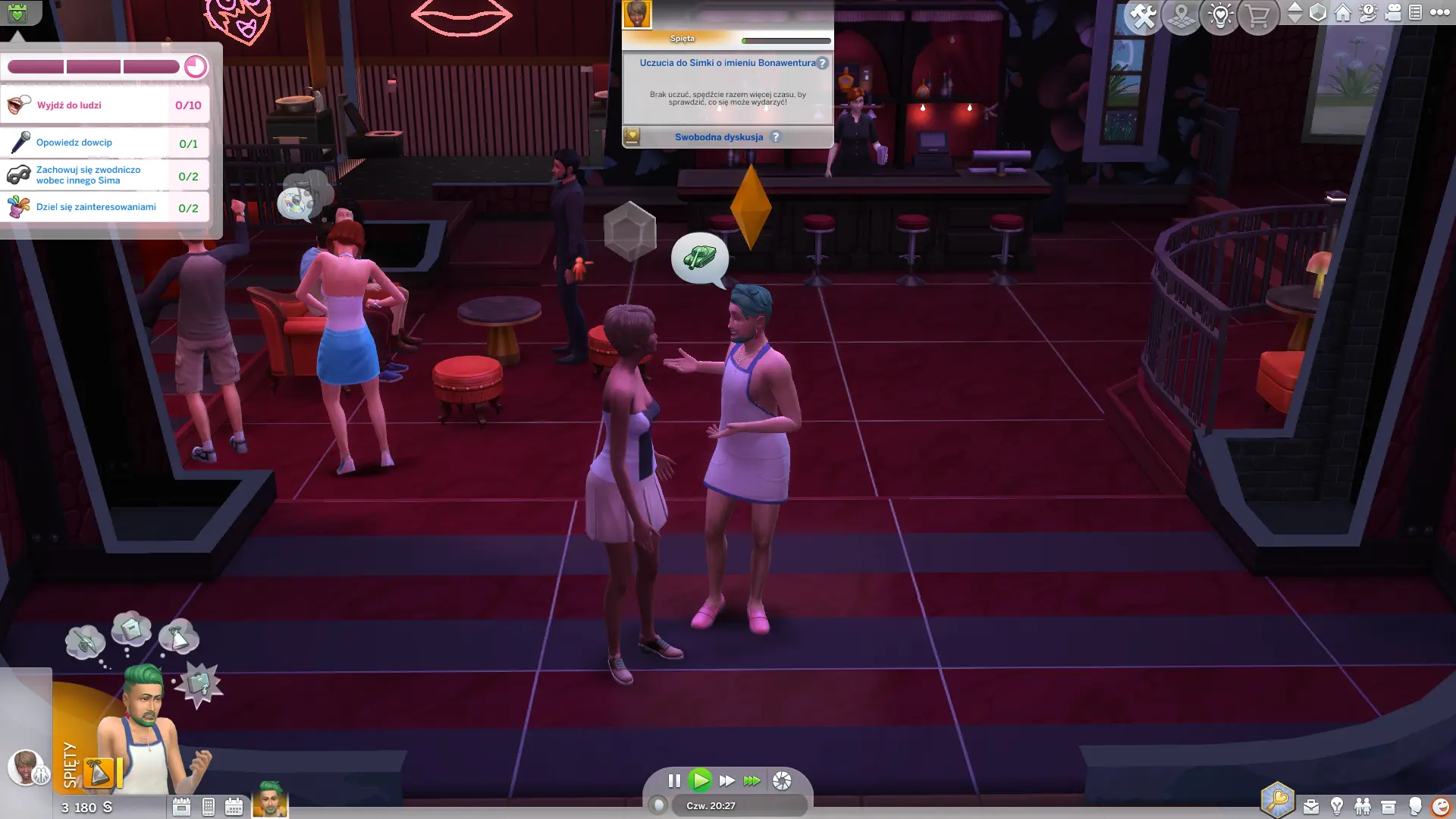
Task: Pause the game
Action: [x=674, y=780]
